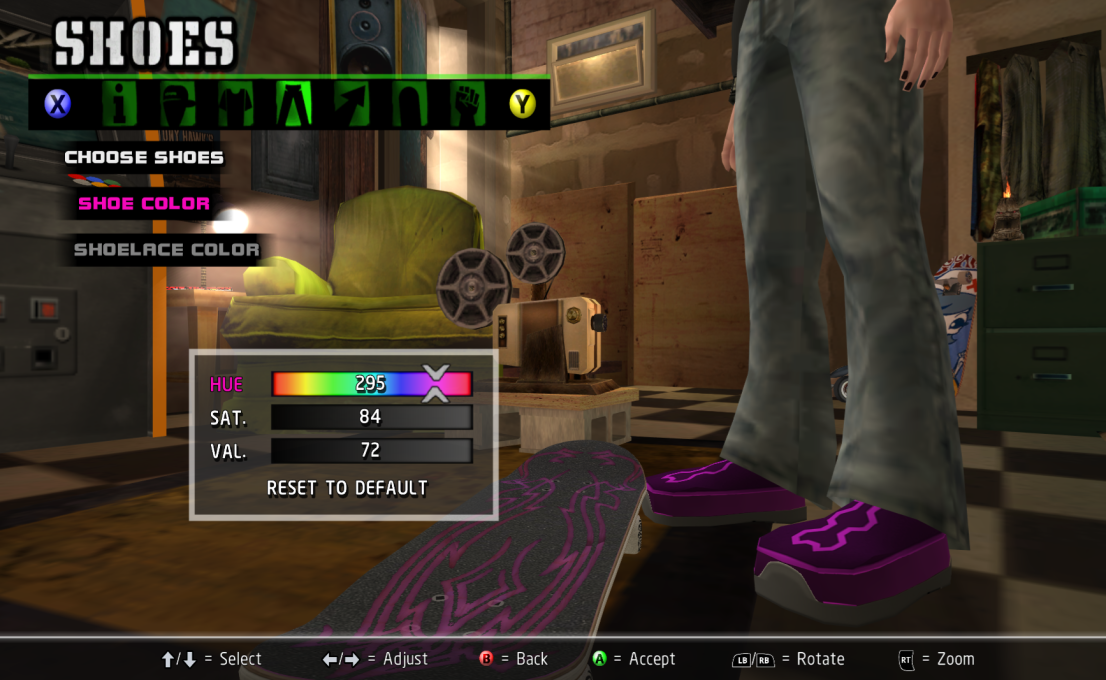Viewport: 1106px width, 680px height.
Task: Switch to the arch-shaped icon tab
Action: coord(410,103)
